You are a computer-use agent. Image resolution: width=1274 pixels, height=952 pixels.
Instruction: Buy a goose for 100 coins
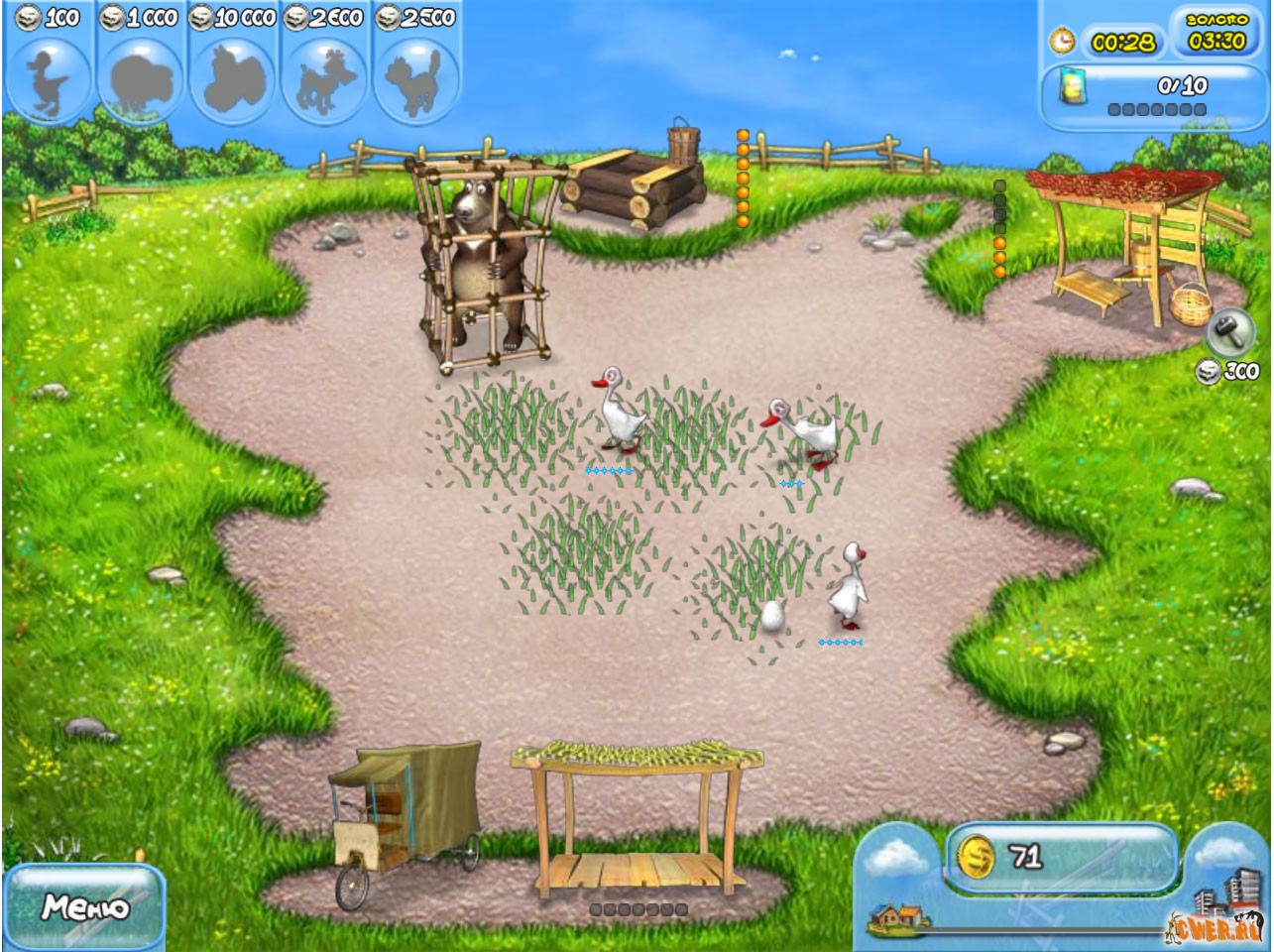coord(49,79)
